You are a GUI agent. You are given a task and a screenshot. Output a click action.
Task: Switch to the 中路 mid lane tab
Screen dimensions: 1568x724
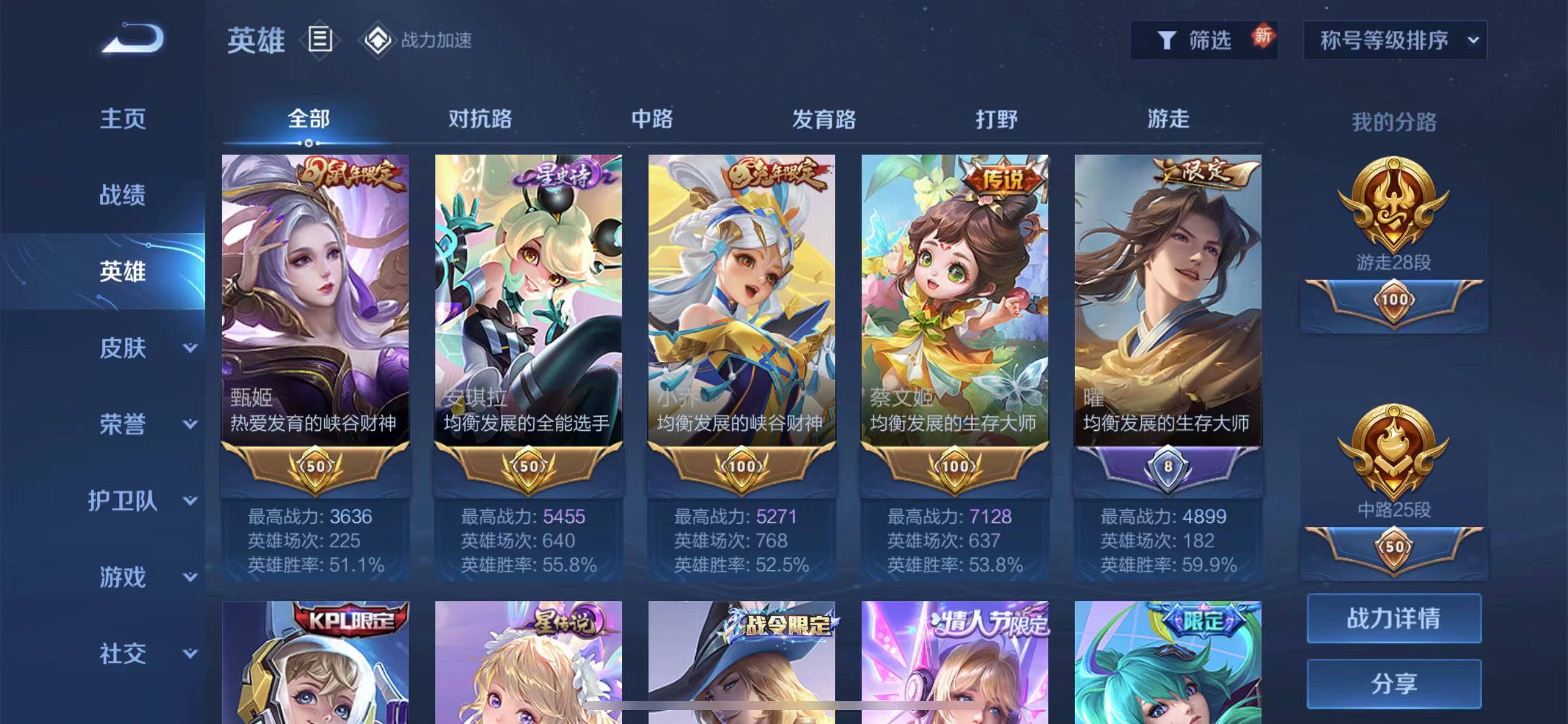click(652, 119)
